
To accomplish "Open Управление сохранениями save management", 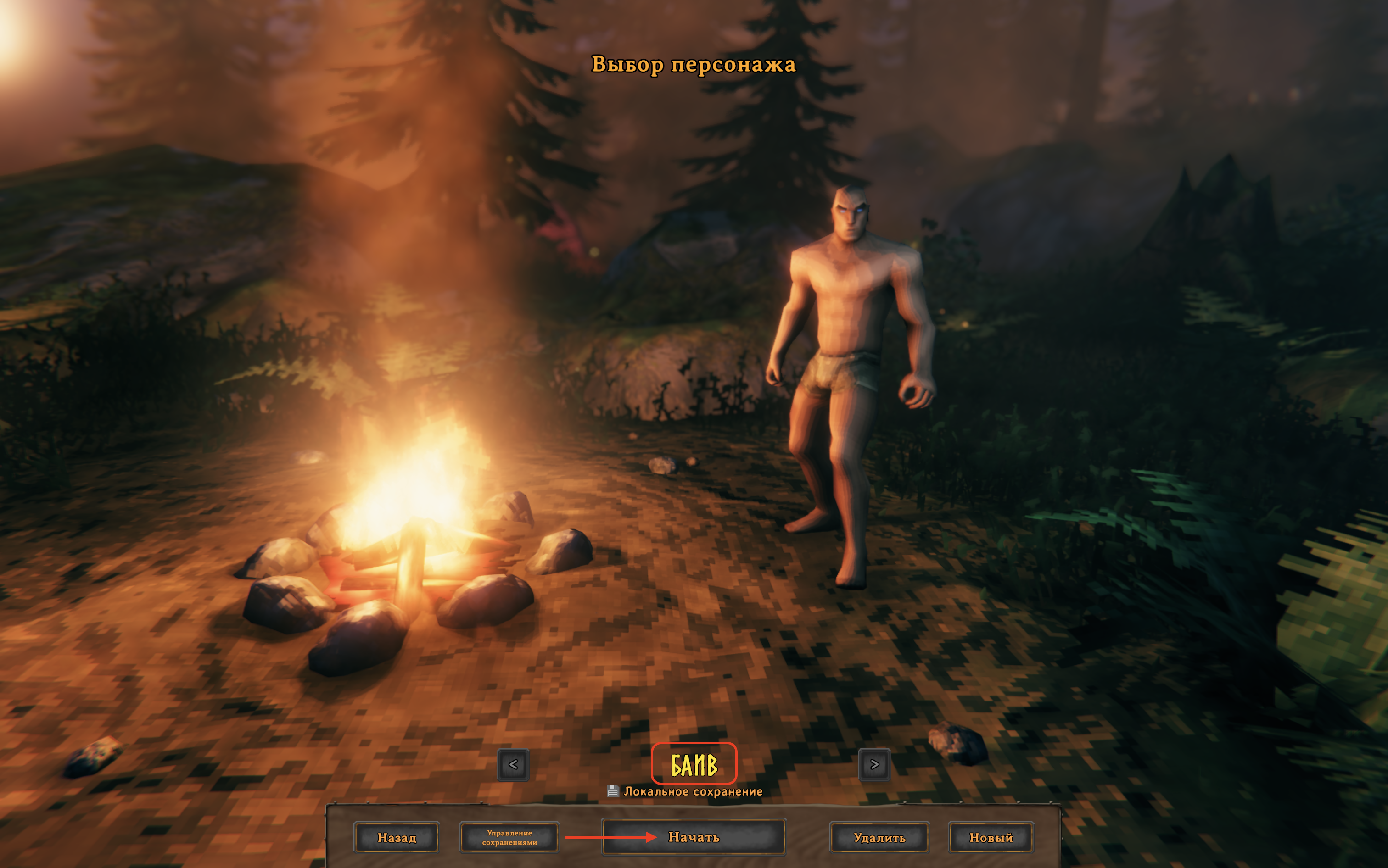I will point(509,838).
